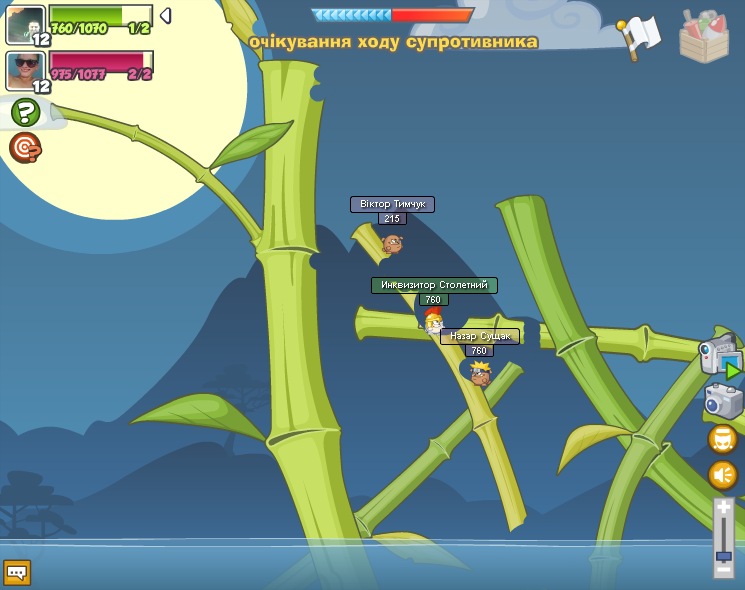Zoom in with the plus button
Screen dimensions: 745x590
click(x=724, y=507)
